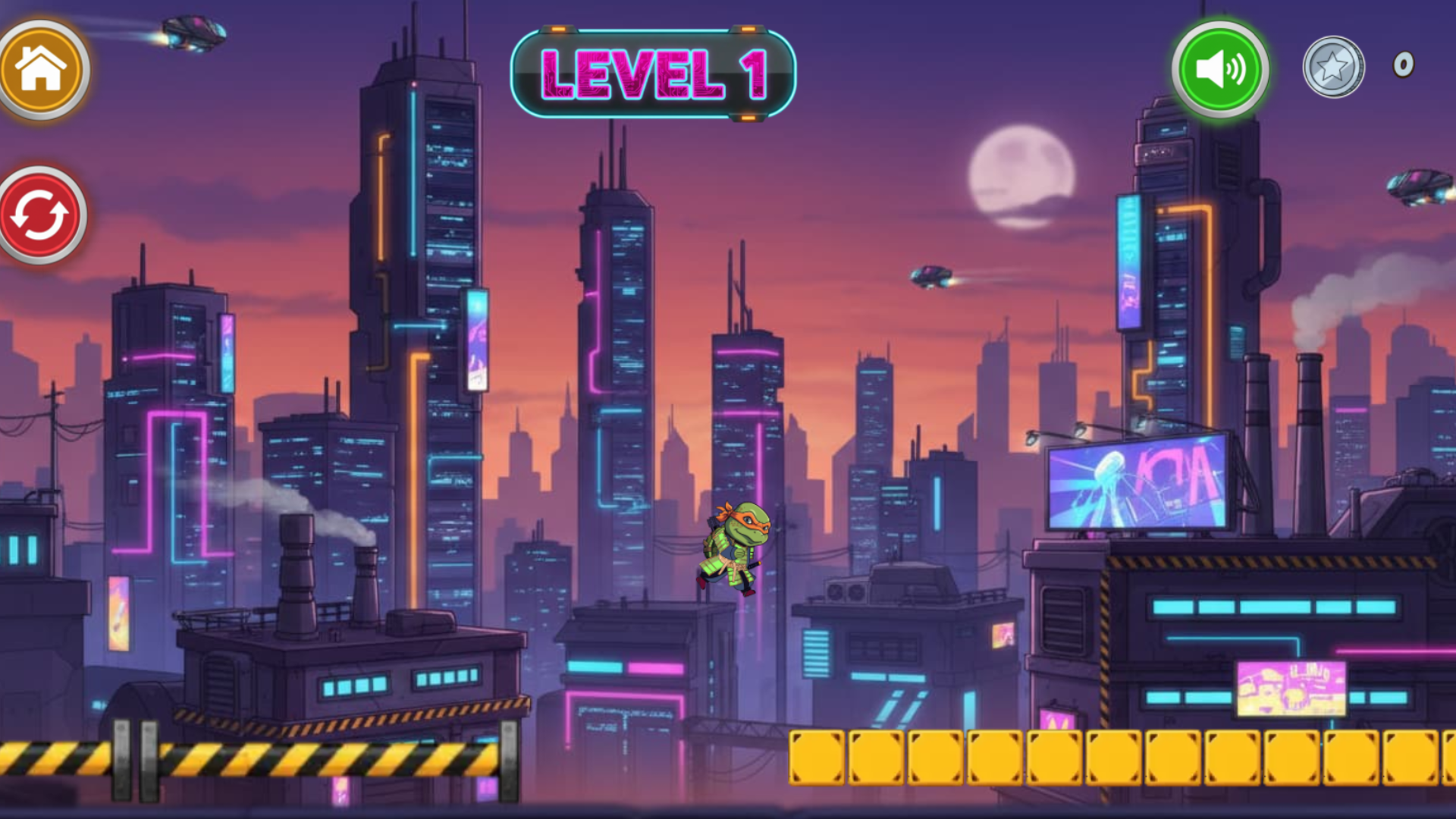Click the circular refresh arrows icon

(39, 215)
